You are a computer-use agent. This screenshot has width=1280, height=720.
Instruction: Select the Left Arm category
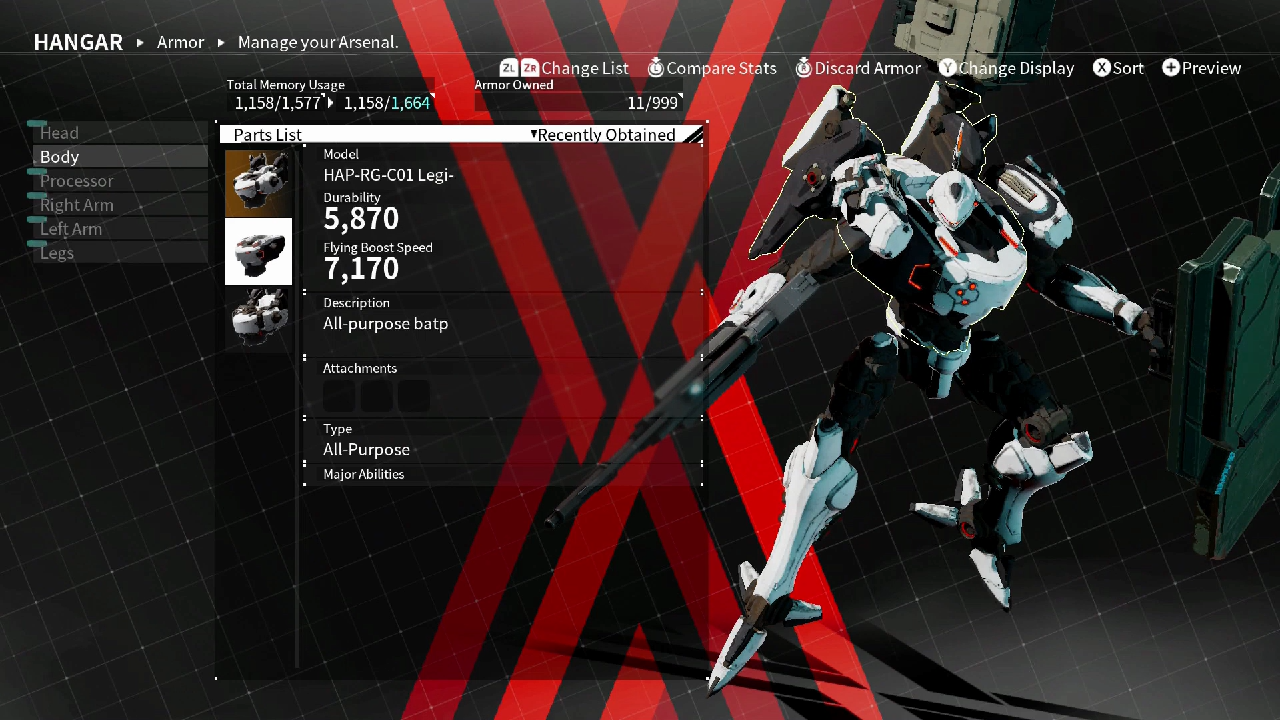[71, 228]
